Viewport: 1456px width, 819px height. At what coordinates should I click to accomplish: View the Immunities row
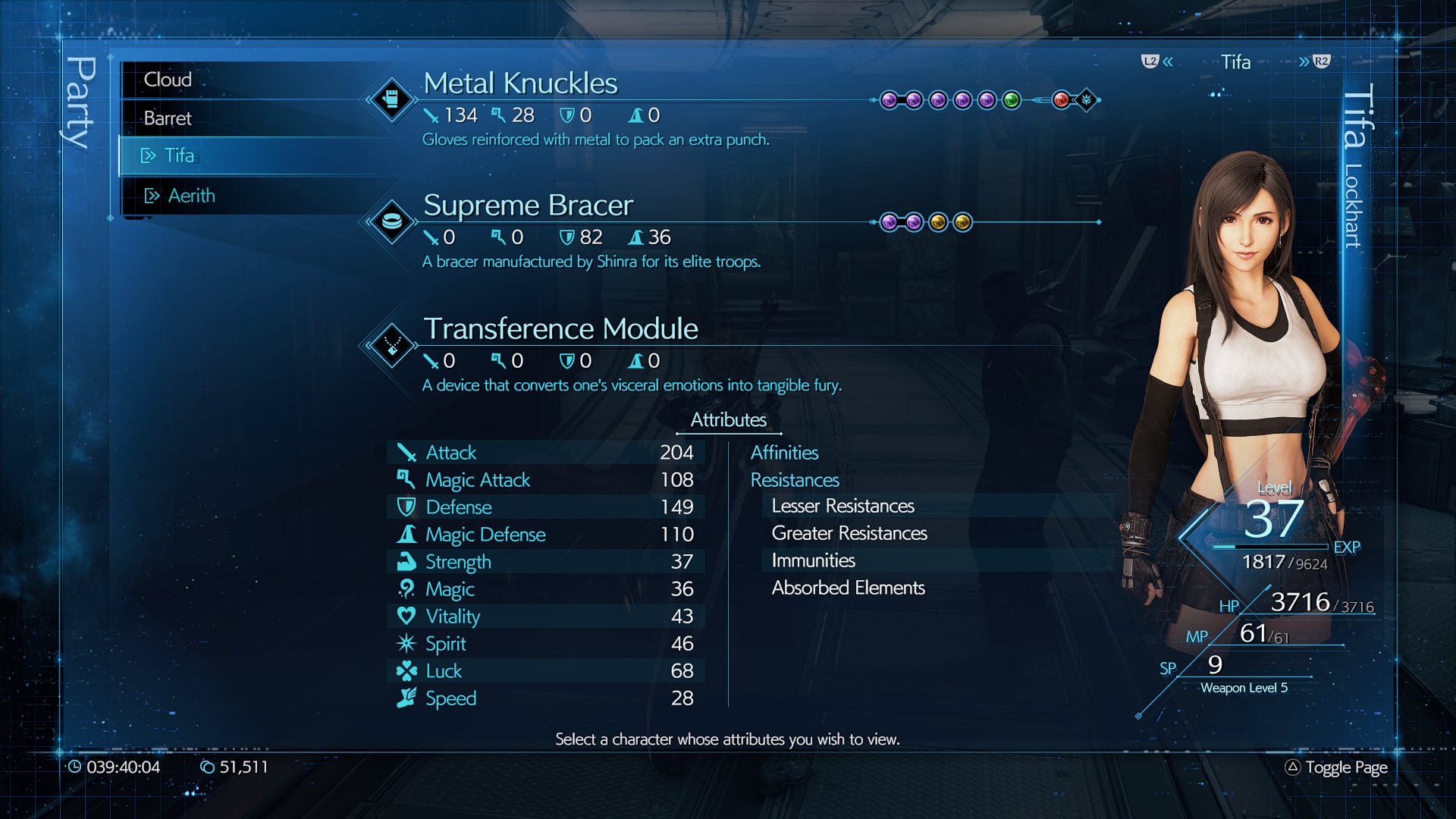point(813,560)
